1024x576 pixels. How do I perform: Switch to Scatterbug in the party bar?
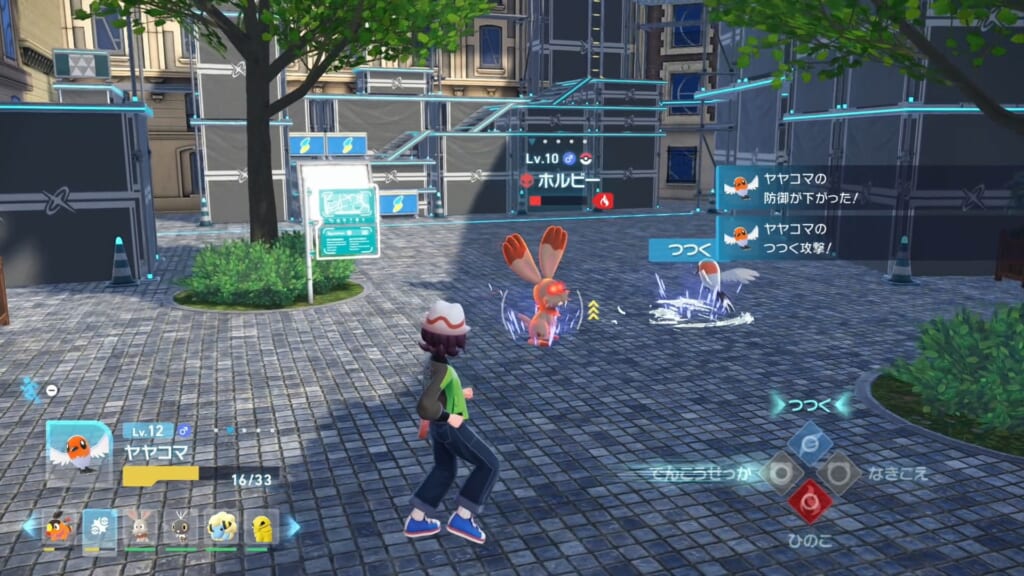point(181,526)
